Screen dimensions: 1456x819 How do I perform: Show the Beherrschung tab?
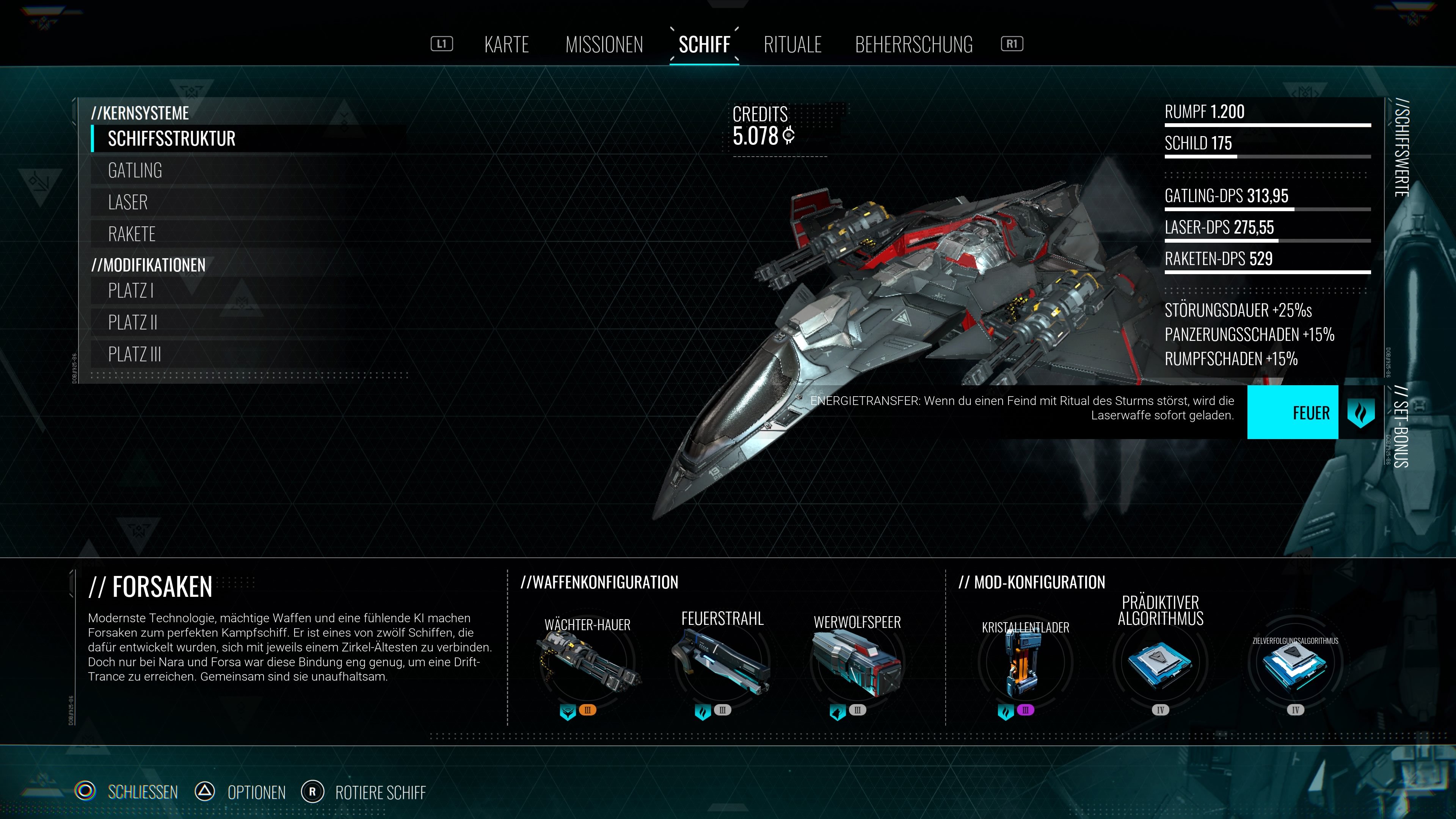913,45
